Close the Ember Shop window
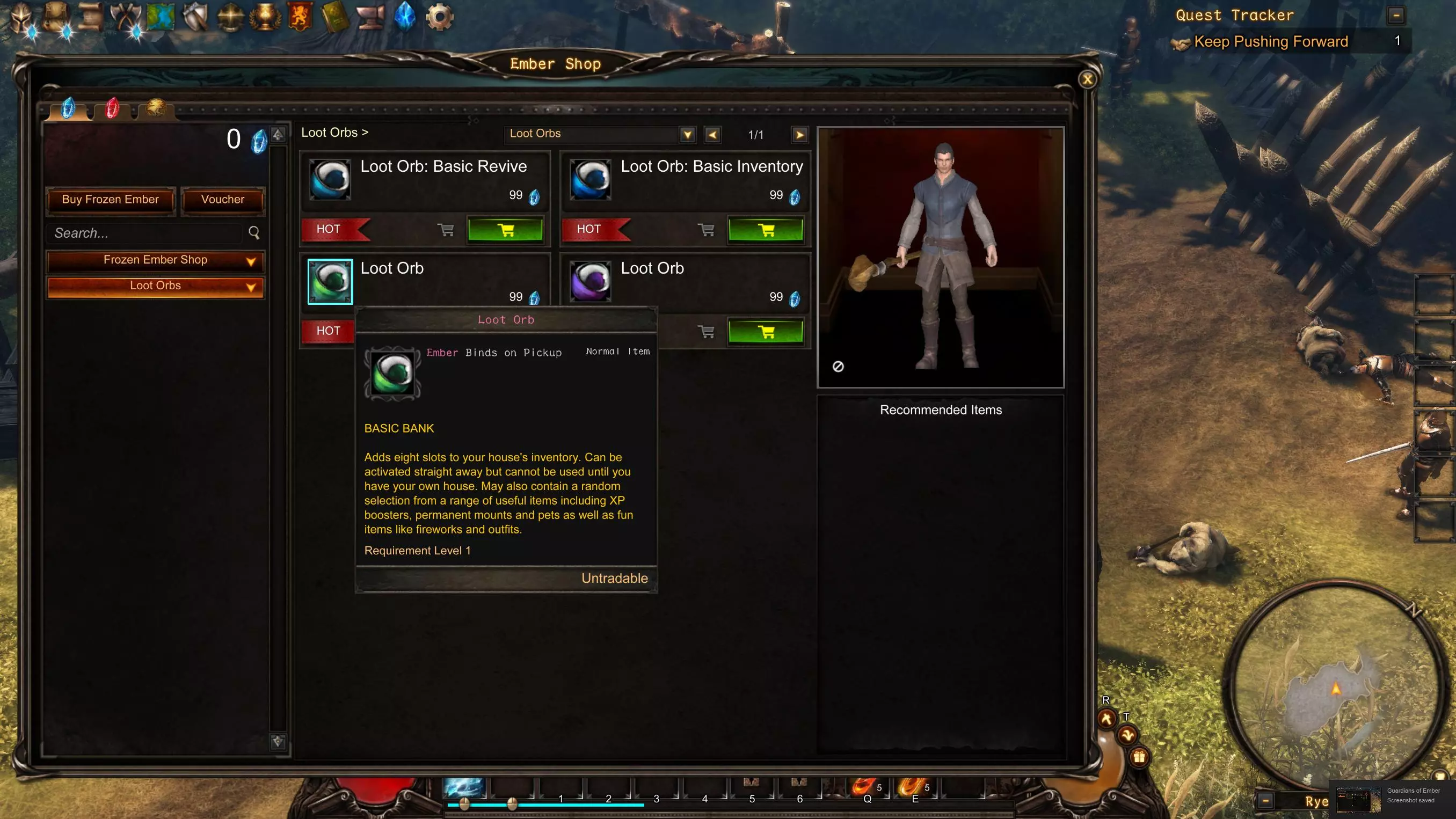The height and width of the screenshot is (819, 1456). pos(1087,79)
